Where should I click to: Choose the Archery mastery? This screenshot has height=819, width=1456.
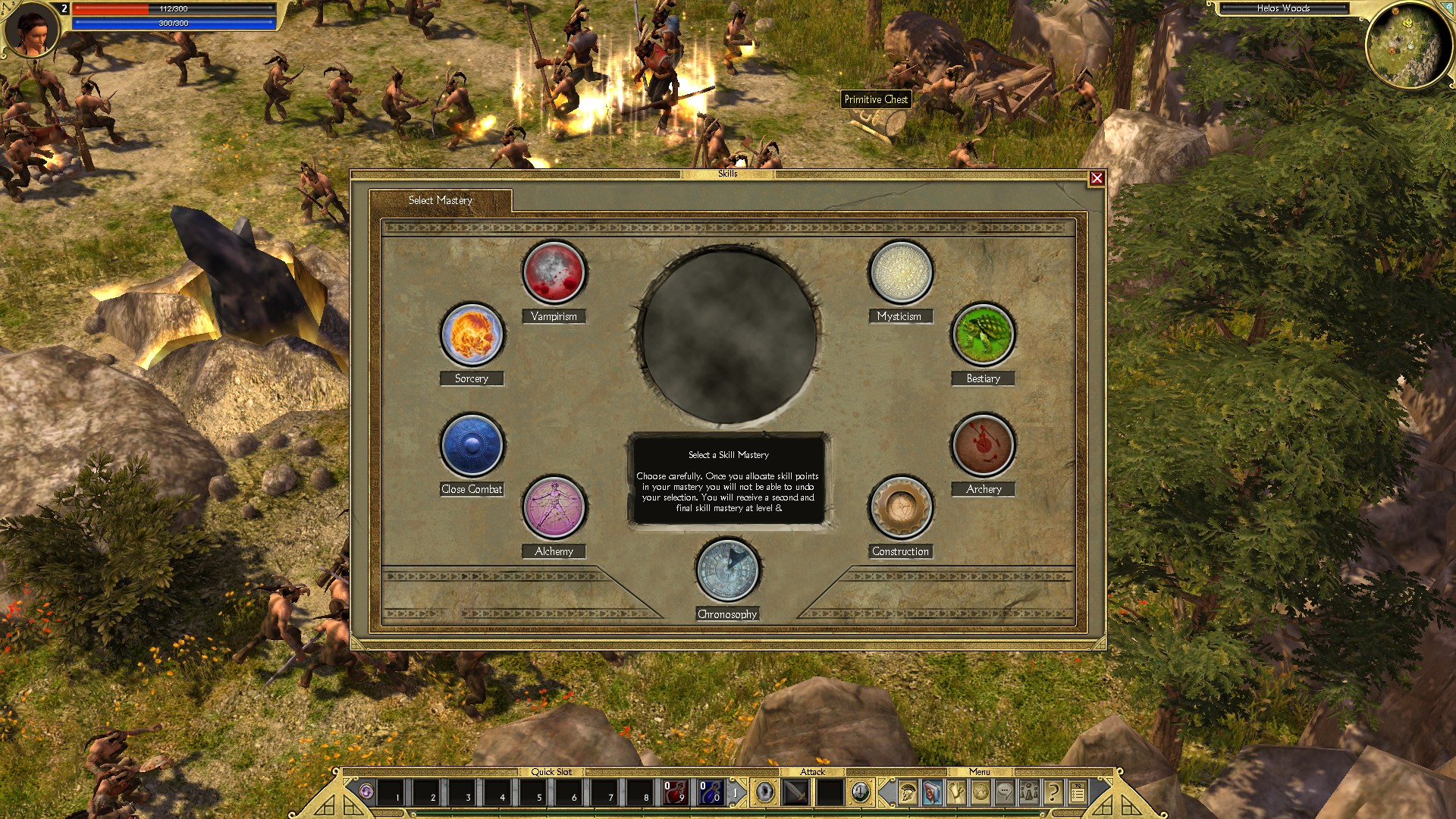click(983, 445)
